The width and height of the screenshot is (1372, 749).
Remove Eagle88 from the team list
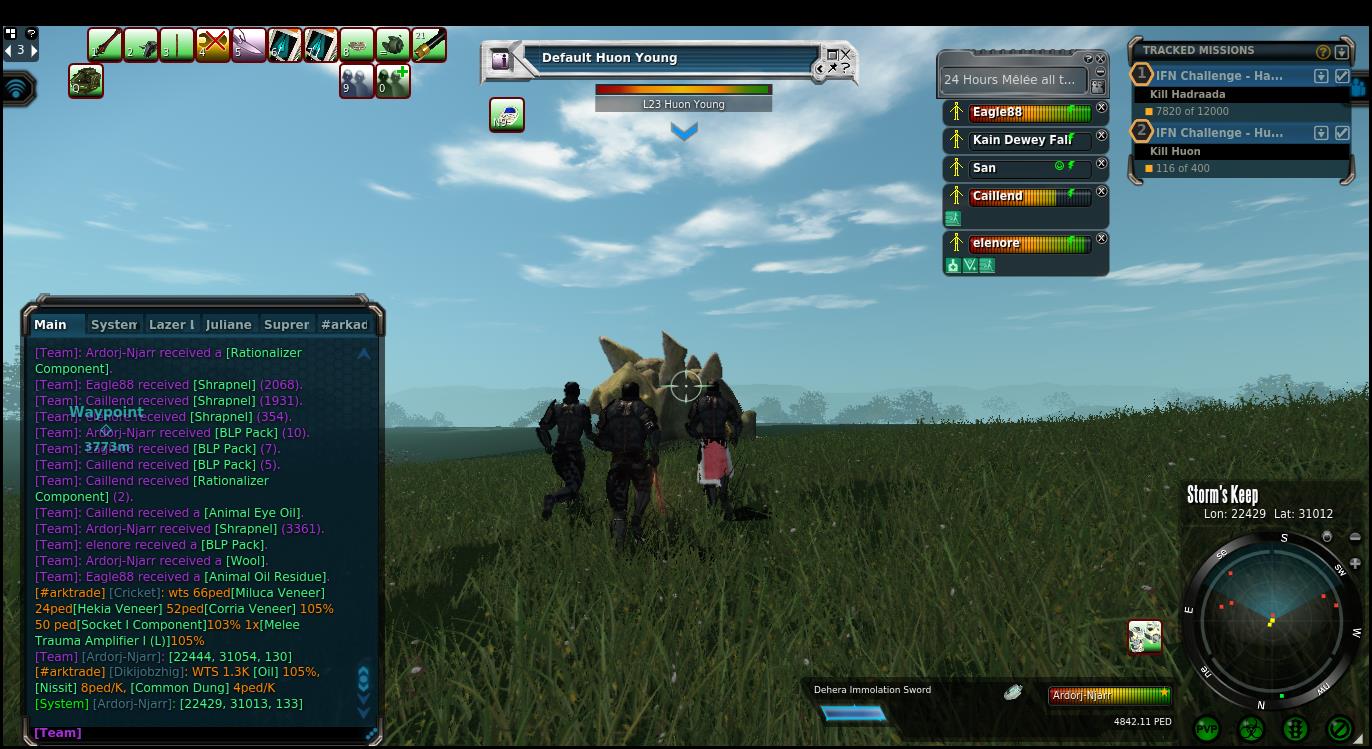point(1101,108)
